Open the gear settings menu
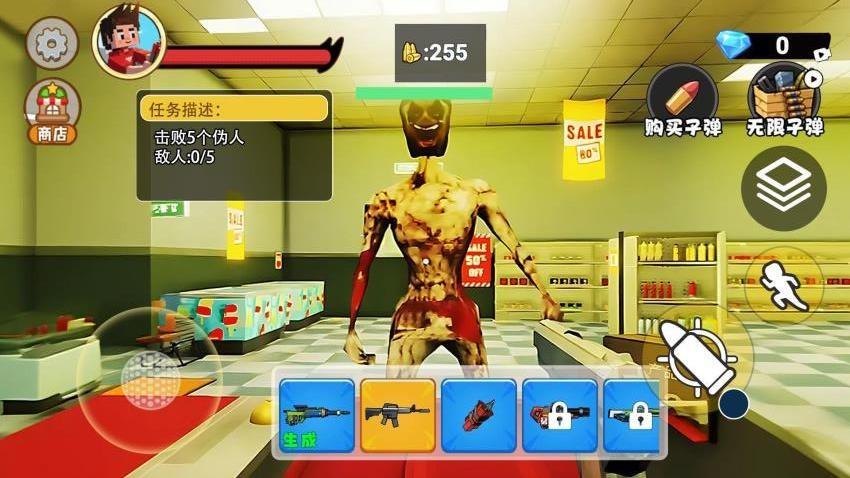The image size is (850, 478). pos(51,43)
